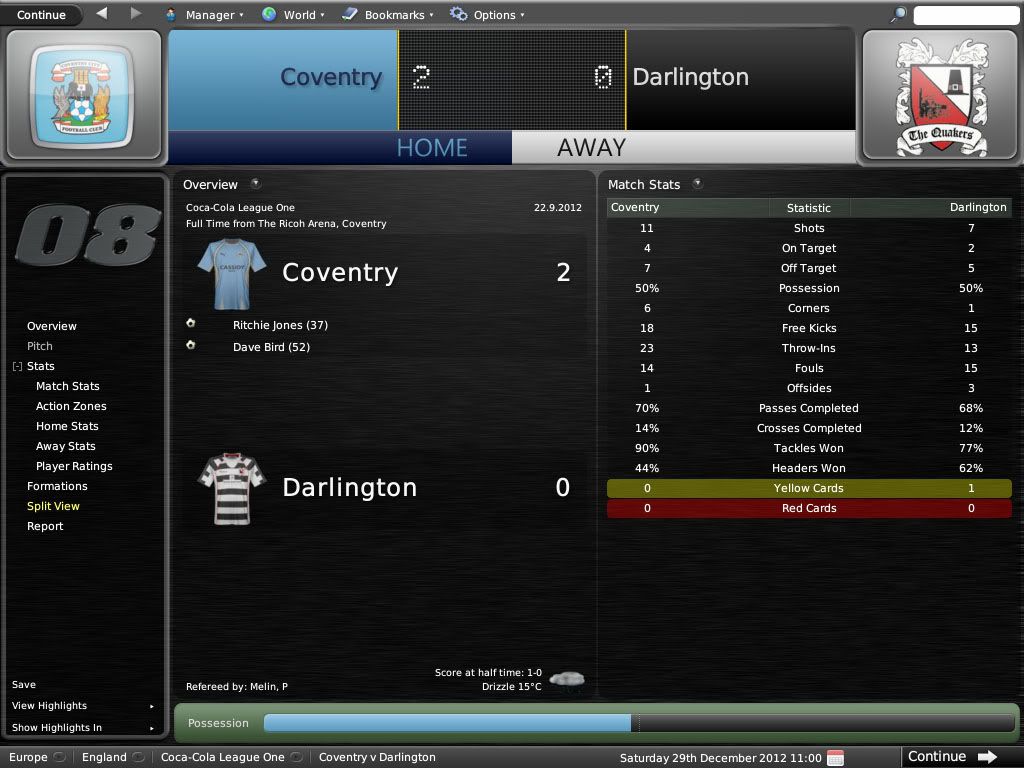Open the match Report
1024x768 pixels.
tap(45, 526)
